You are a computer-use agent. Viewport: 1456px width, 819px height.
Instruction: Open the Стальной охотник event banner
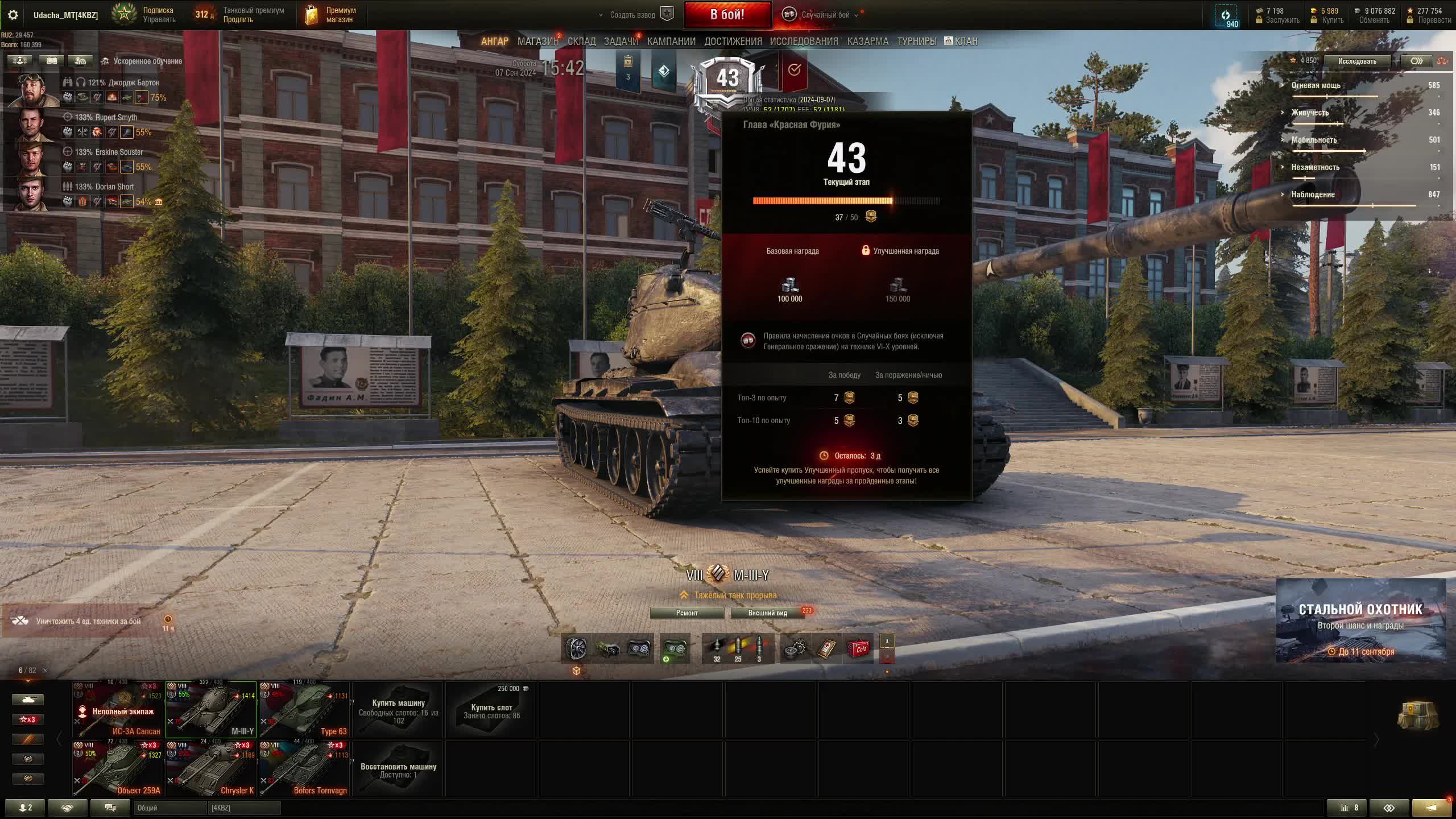(x=1360, y=621)
